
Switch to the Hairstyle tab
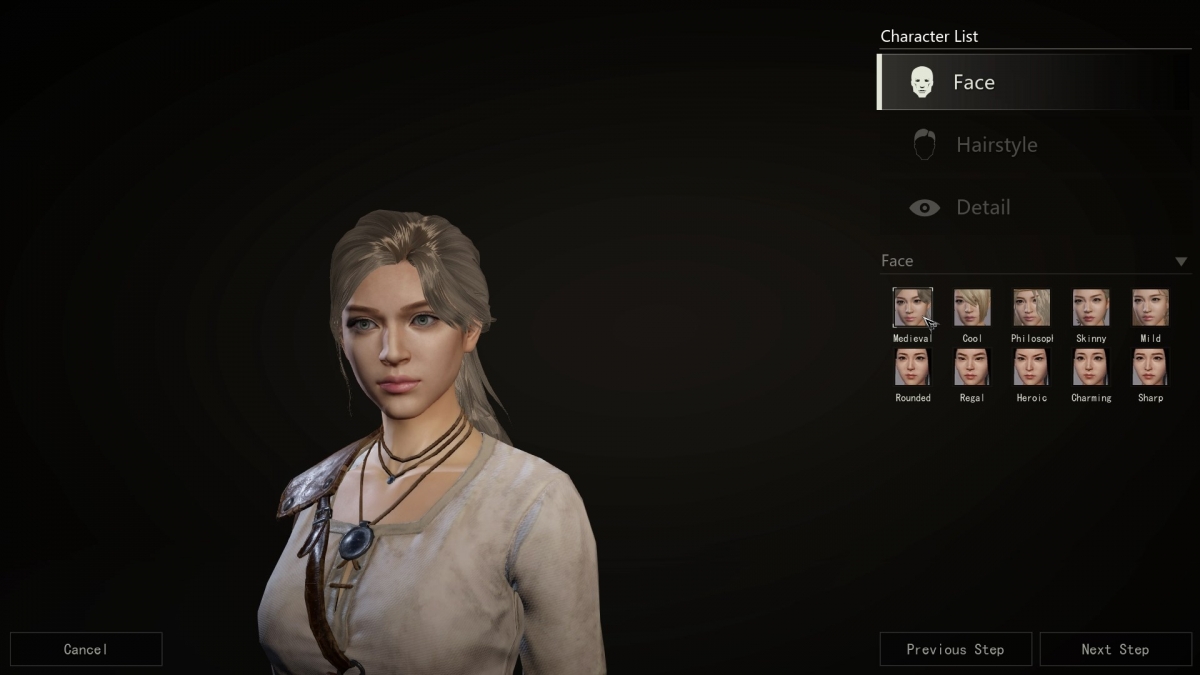(1034, 145)
